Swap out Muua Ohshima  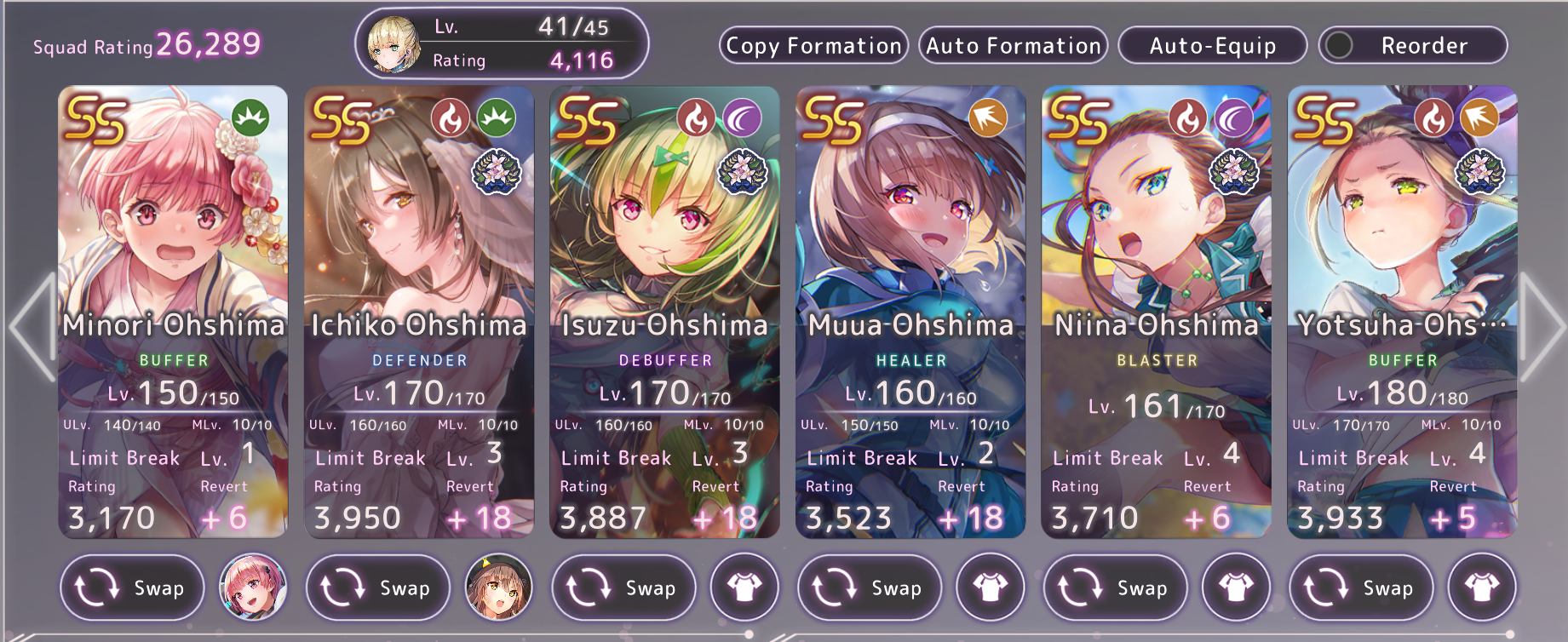[x=870, y=588]
